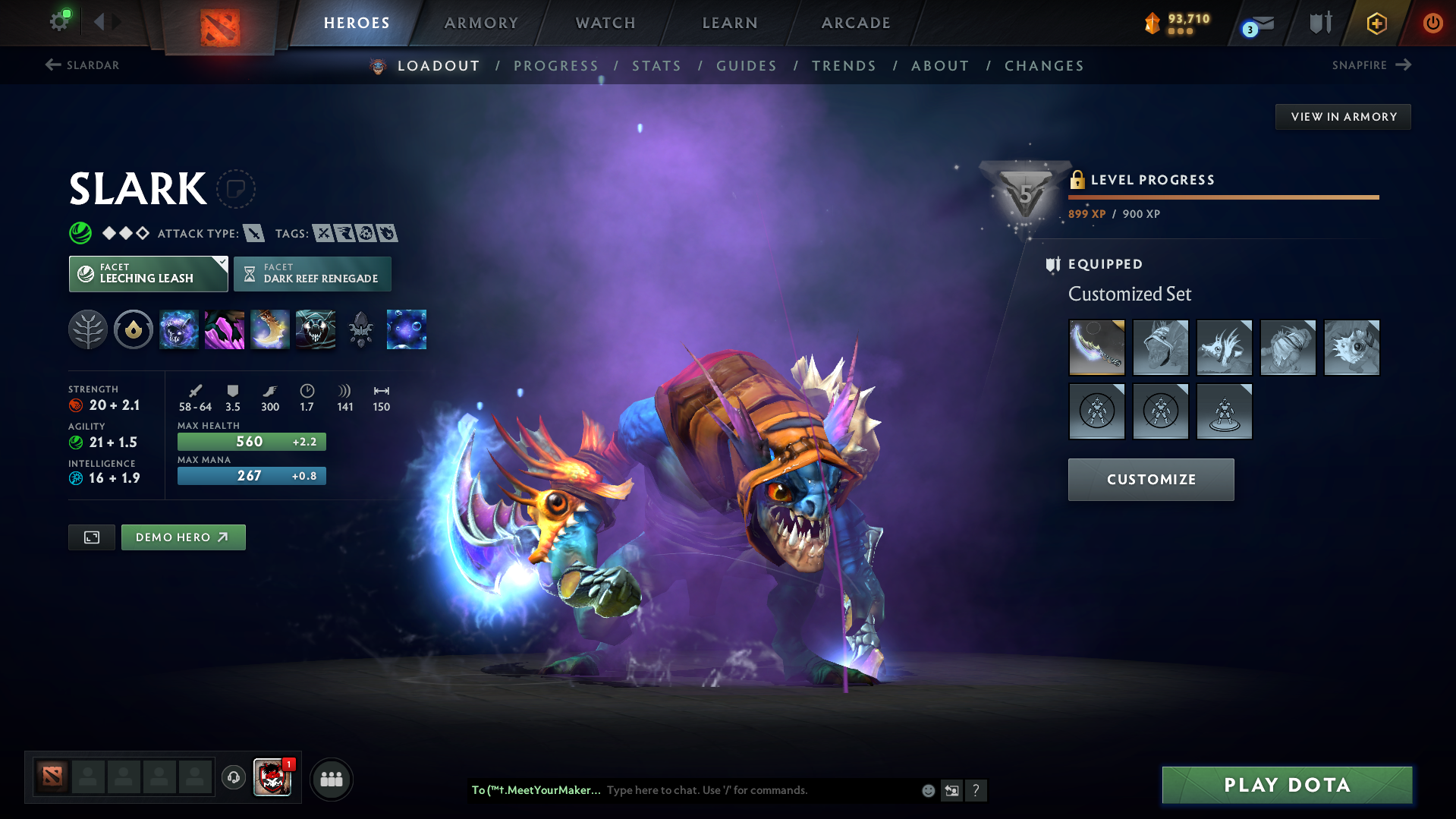Open the Armory tab

tap(481, 23)
